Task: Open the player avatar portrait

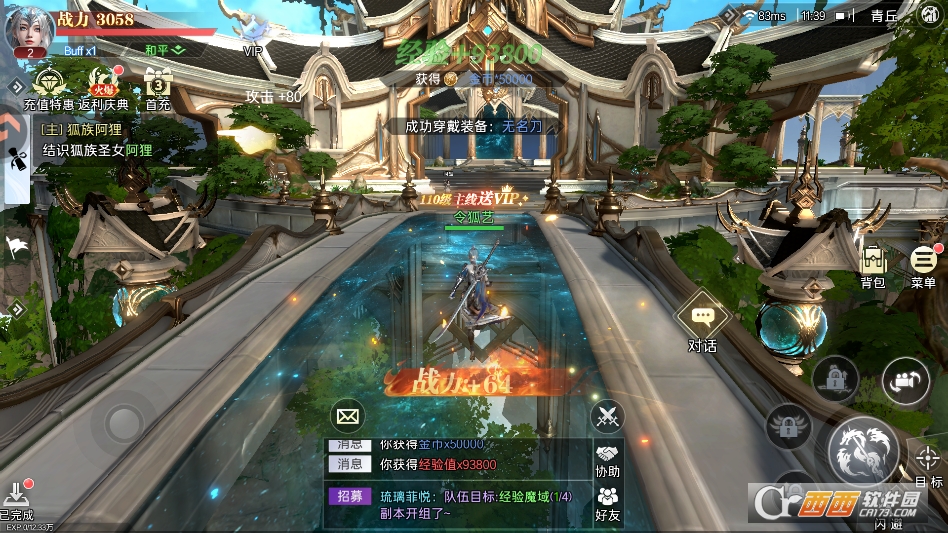Action: pos(28,28)
